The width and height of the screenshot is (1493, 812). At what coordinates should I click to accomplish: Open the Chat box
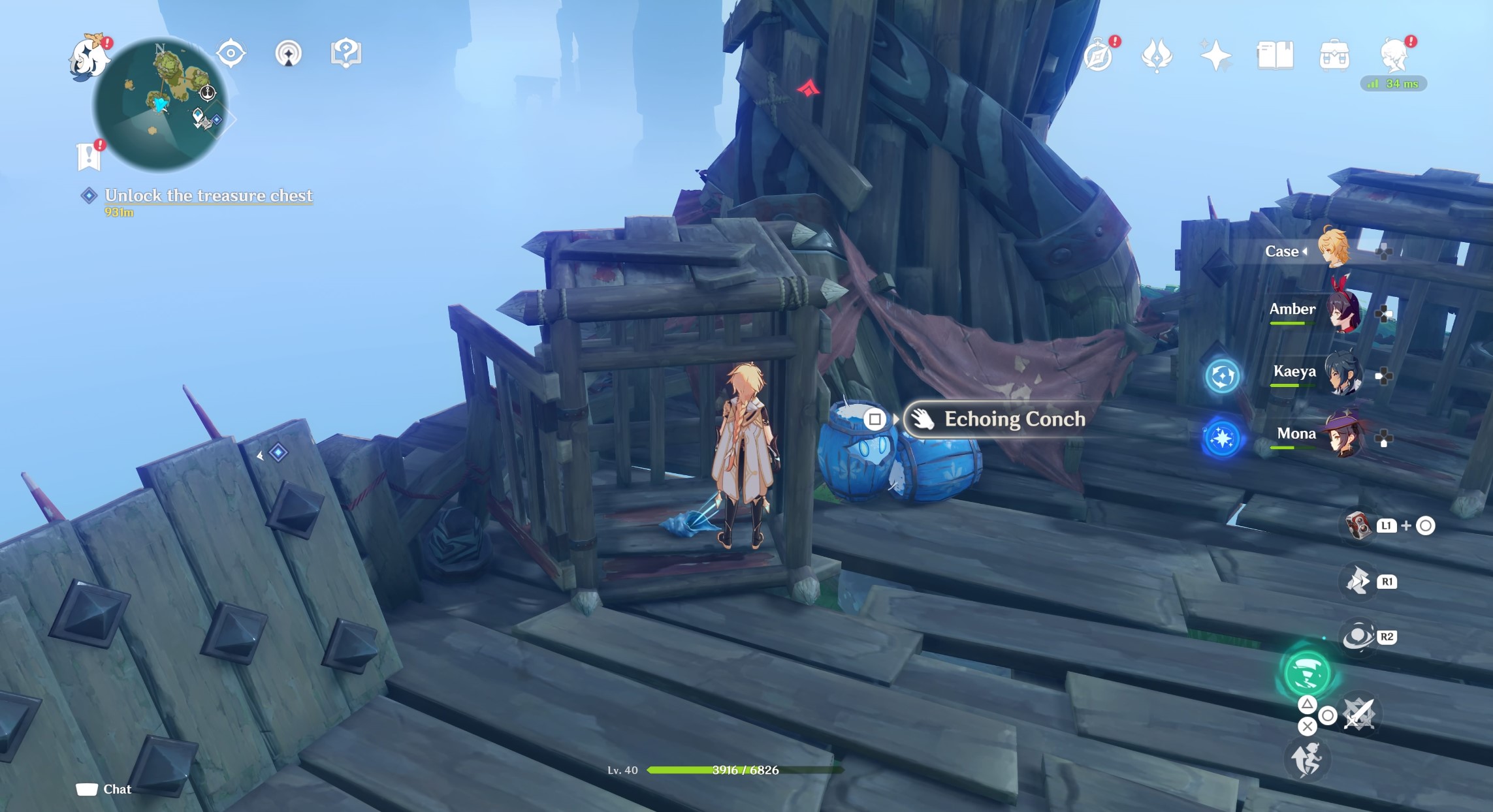click(x=104, y=789)
